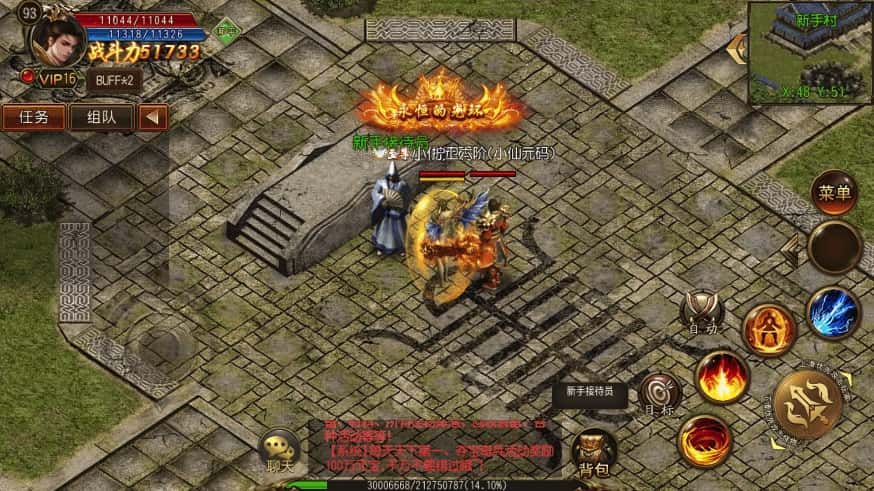Screen dimensions: 874x491
Task: Collapse the quest panel with the arrow button
Action: (152, 117)
